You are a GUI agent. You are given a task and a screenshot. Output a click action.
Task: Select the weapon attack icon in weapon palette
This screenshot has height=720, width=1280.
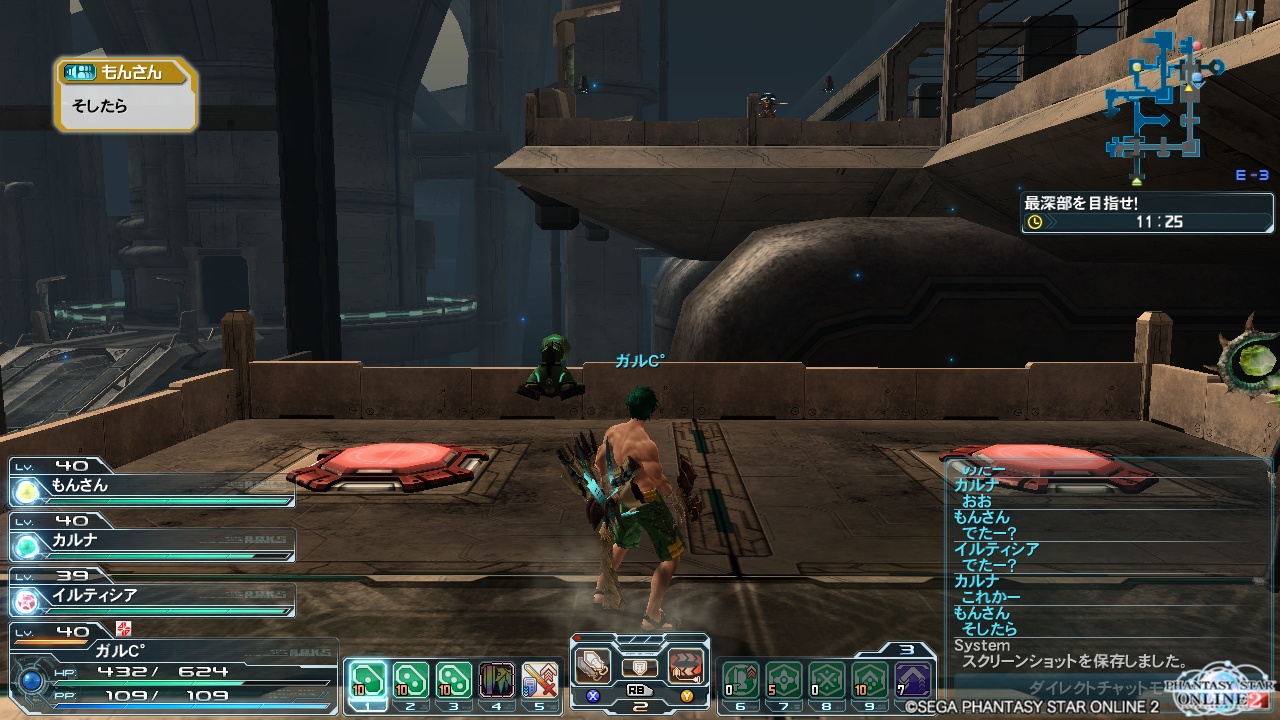click(x=593, y=666)
